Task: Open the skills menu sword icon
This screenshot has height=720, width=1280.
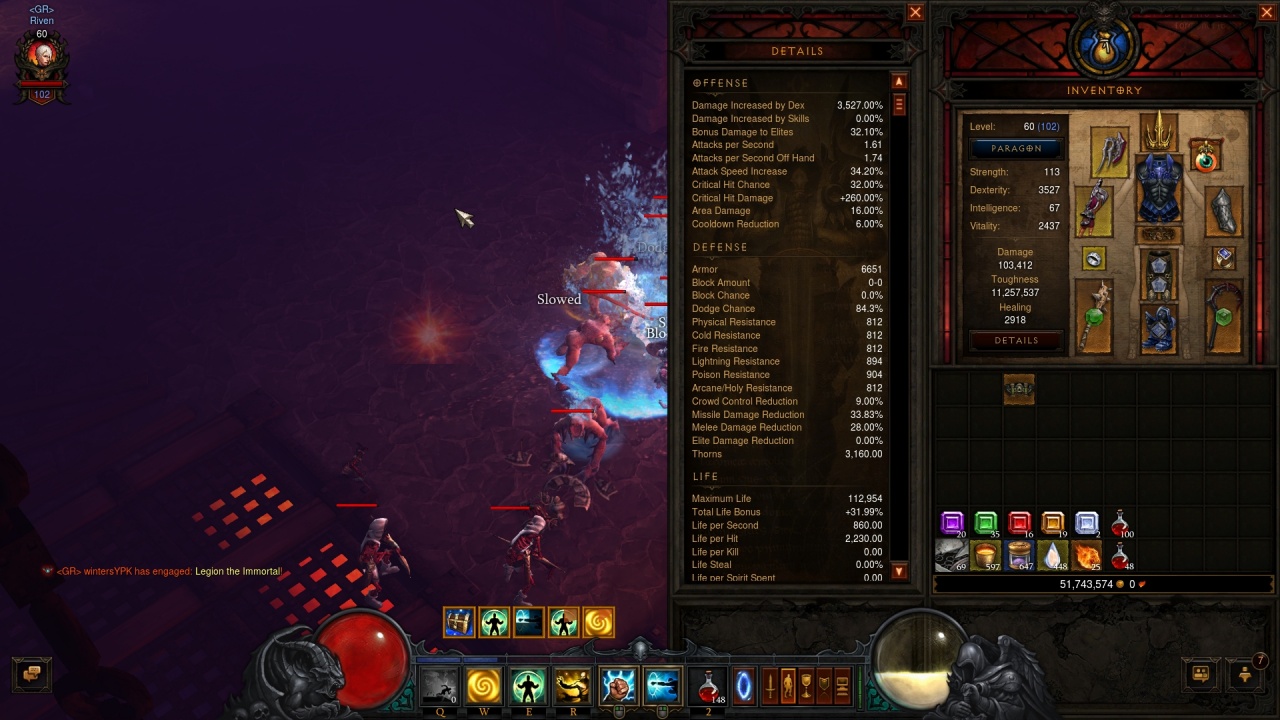Action: 771,687
